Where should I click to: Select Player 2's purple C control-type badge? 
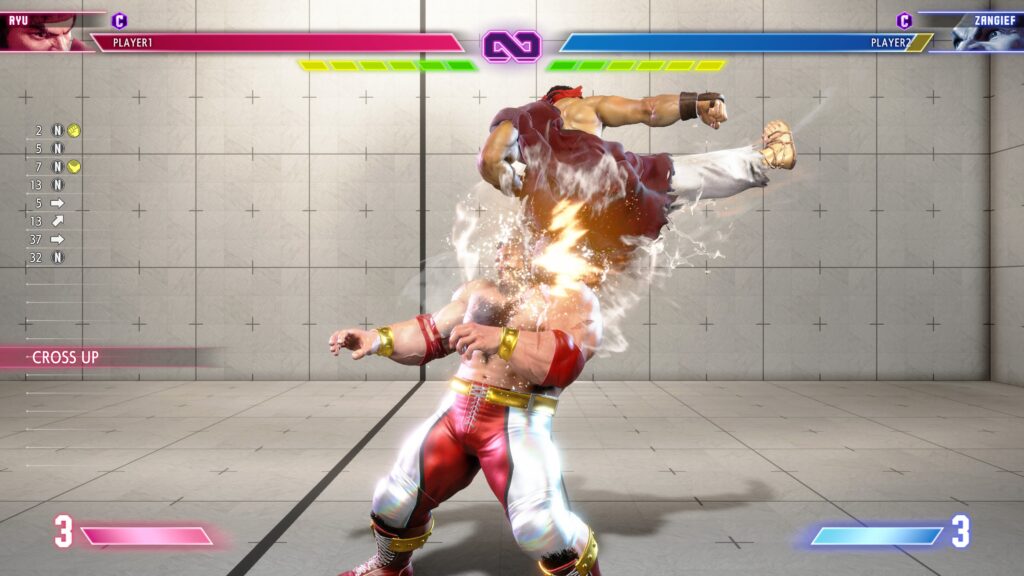pyautogui.click(x=904, y=20)
